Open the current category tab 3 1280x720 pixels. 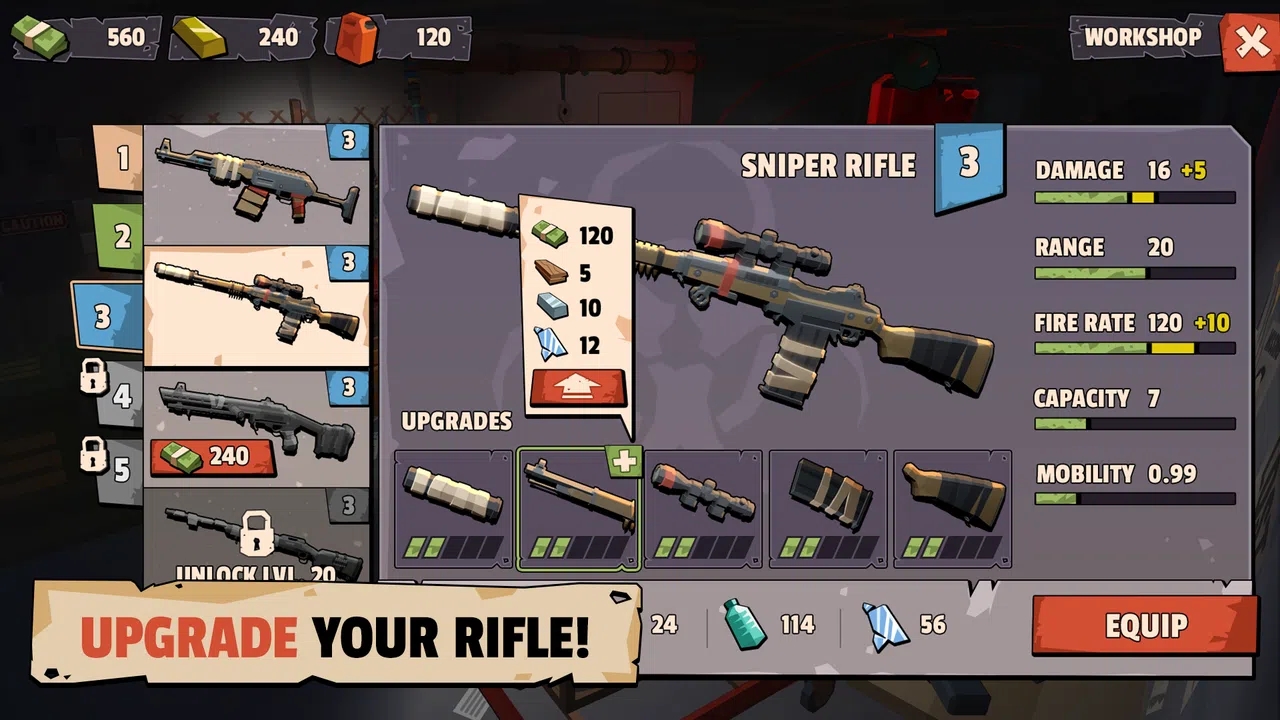106,317
